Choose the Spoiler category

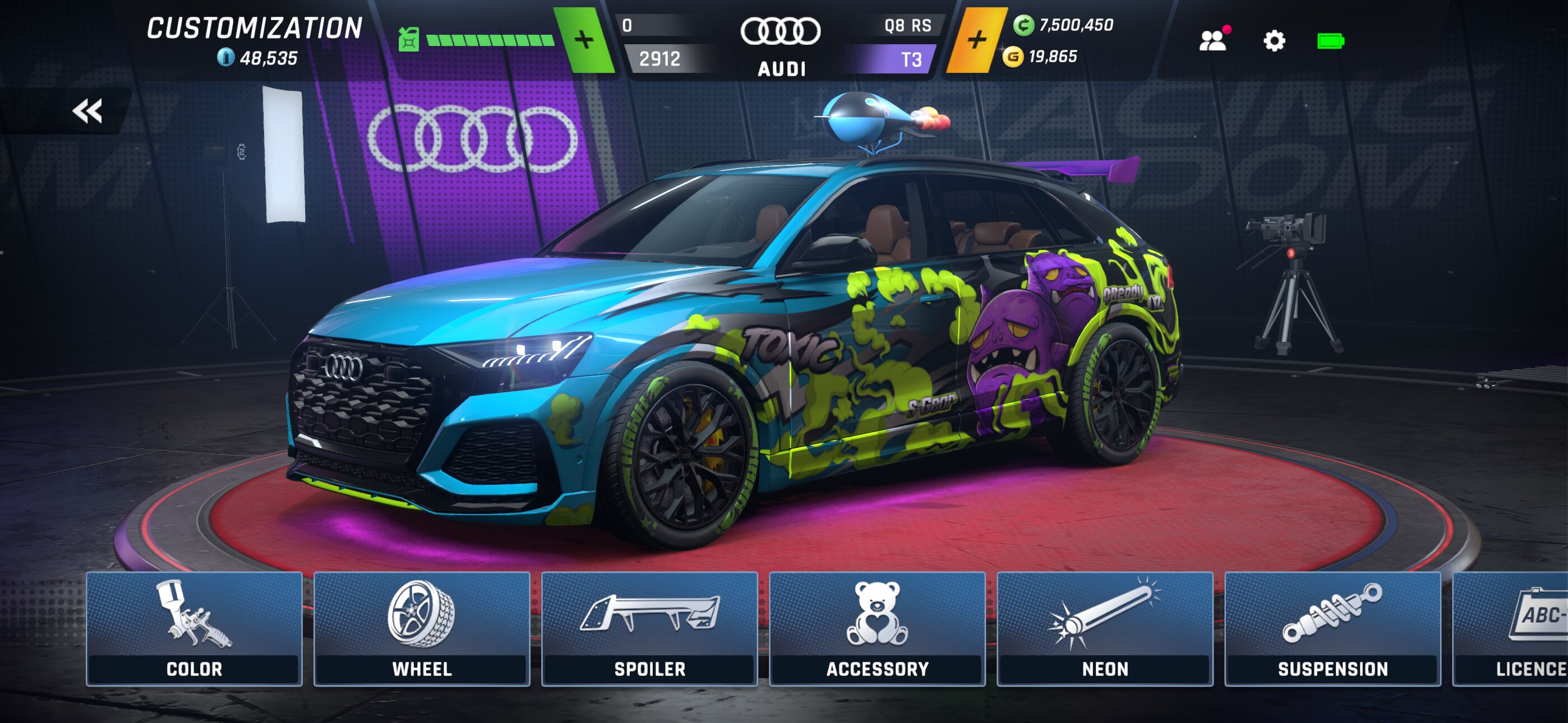tap(649, 629)
